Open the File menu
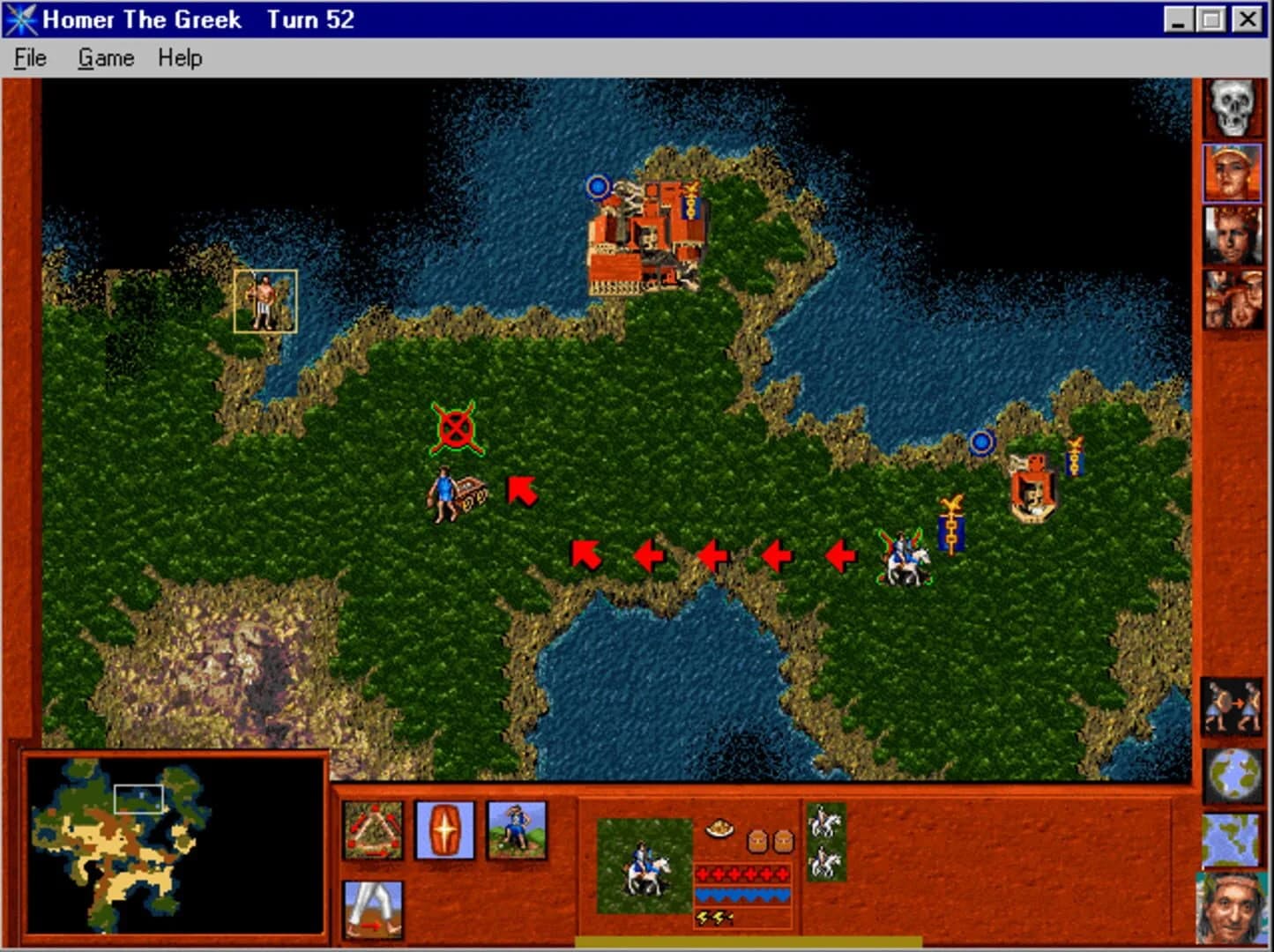 point(29,57)
